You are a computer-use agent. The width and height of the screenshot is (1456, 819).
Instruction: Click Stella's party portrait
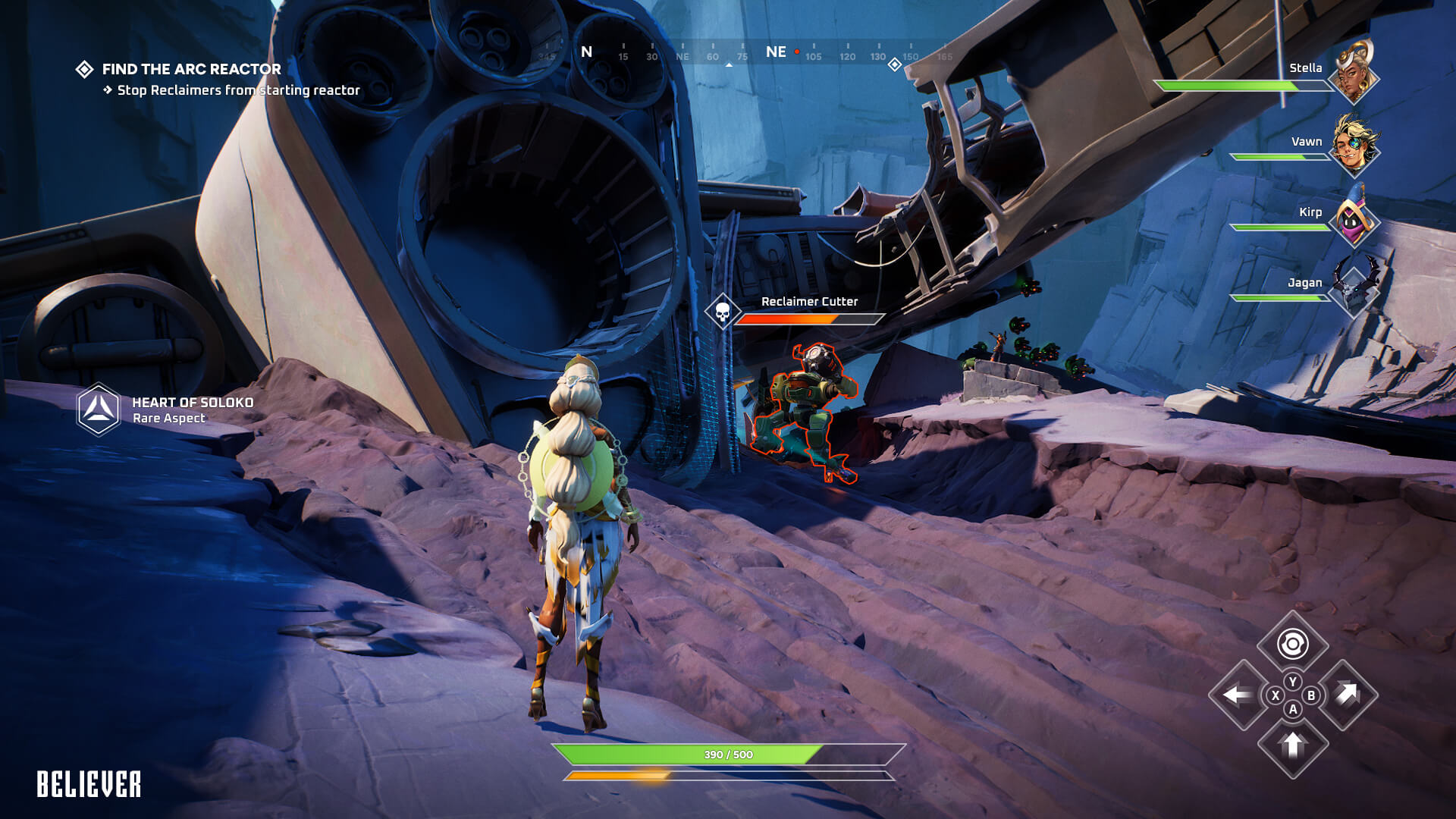tap(1354, 75)
